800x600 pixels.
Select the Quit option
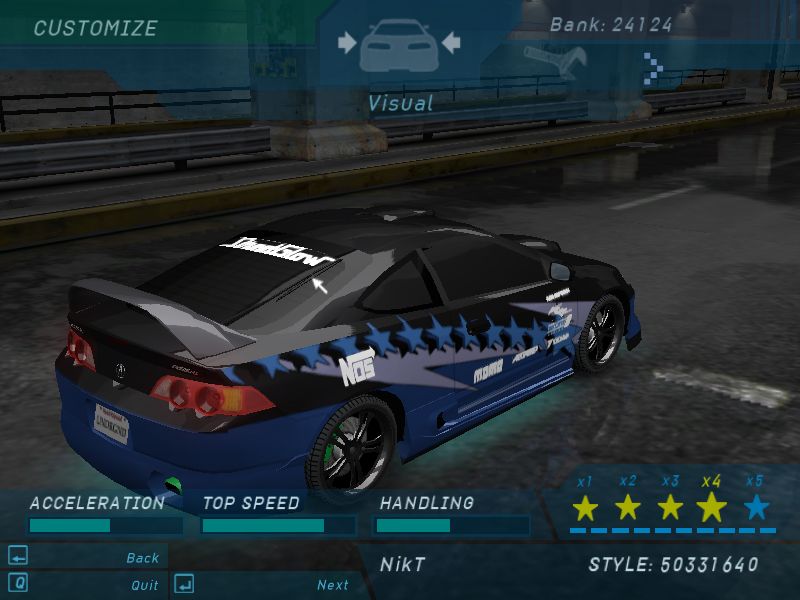tap(144, 585)
